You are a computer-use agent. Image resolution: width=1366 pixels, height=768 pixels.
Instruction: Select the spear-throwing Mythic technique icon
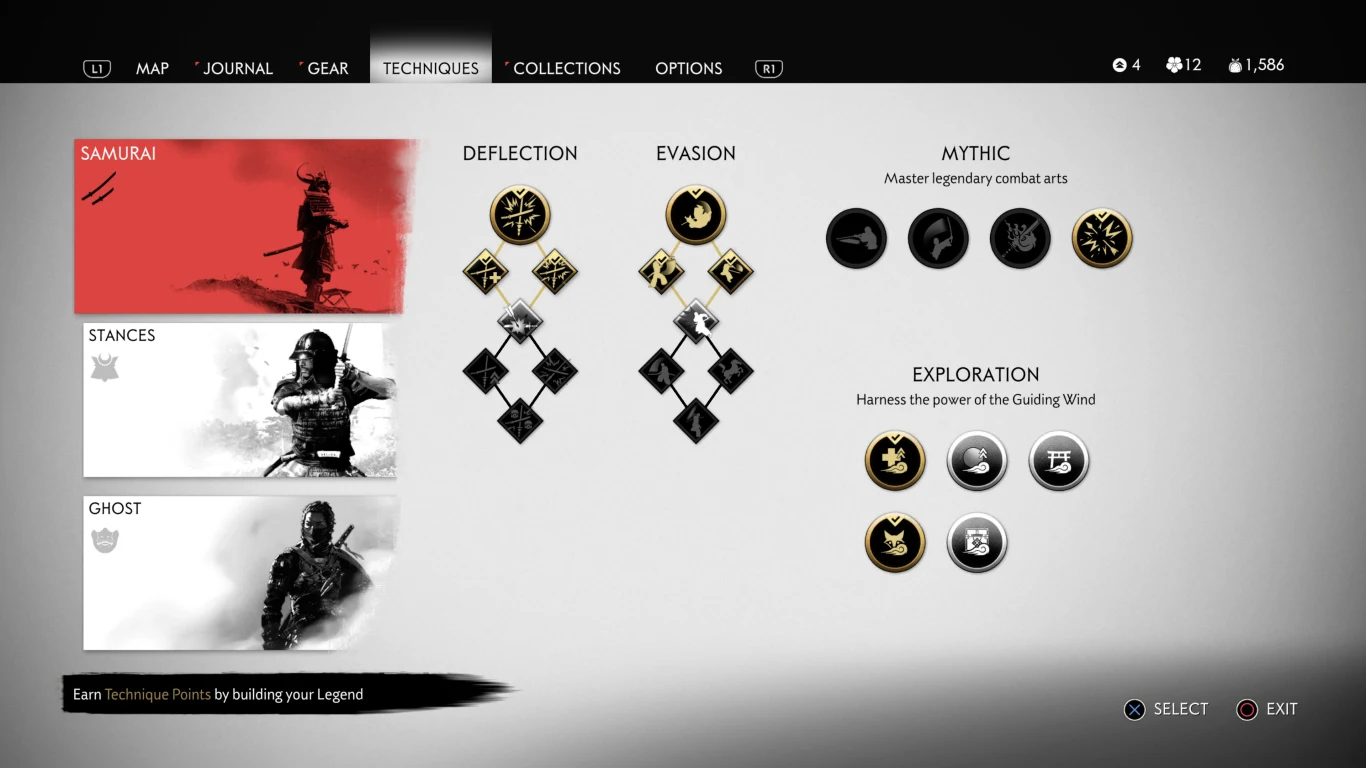point(856,238)
